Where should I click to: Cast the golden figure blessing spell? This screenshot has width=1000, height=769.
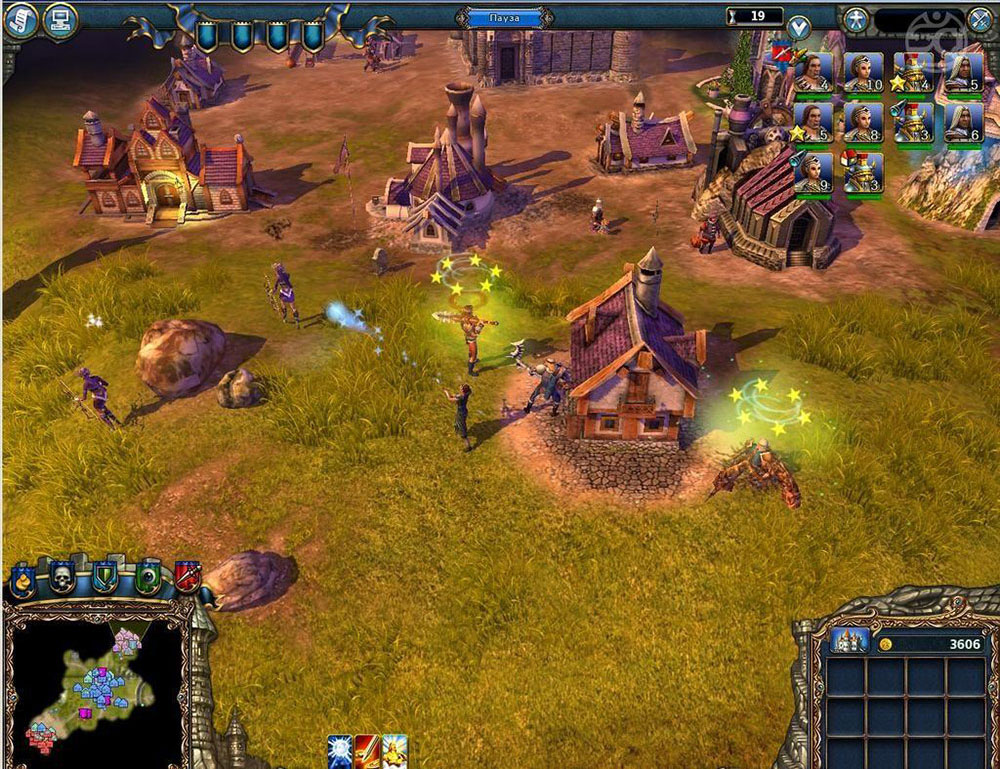click(x=395, y=751)
